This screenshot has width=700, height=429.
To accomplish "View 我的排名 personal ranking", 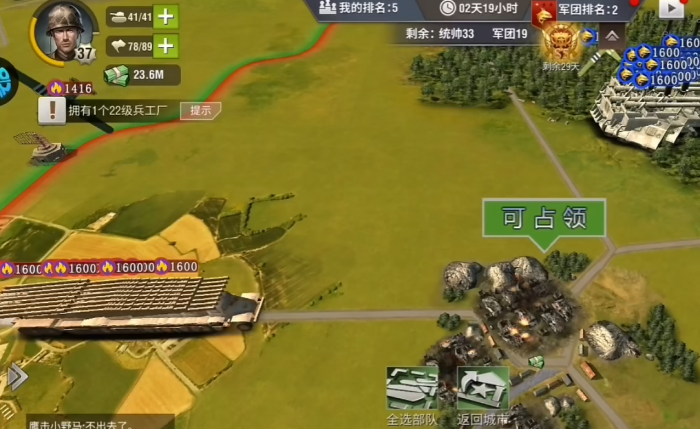I will click(x=361, y=9).
